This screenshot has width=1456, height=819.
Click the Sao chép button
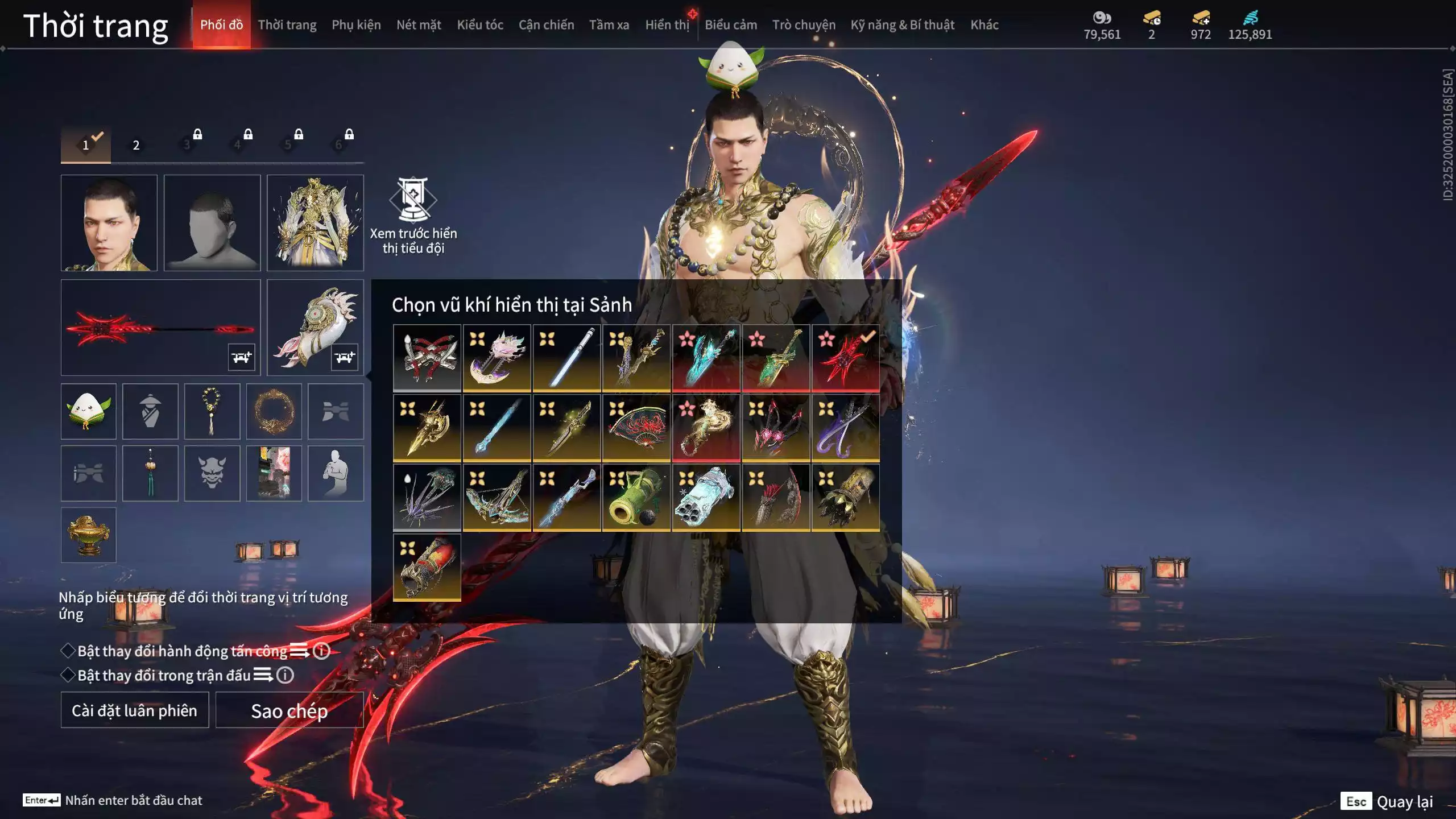289,710
